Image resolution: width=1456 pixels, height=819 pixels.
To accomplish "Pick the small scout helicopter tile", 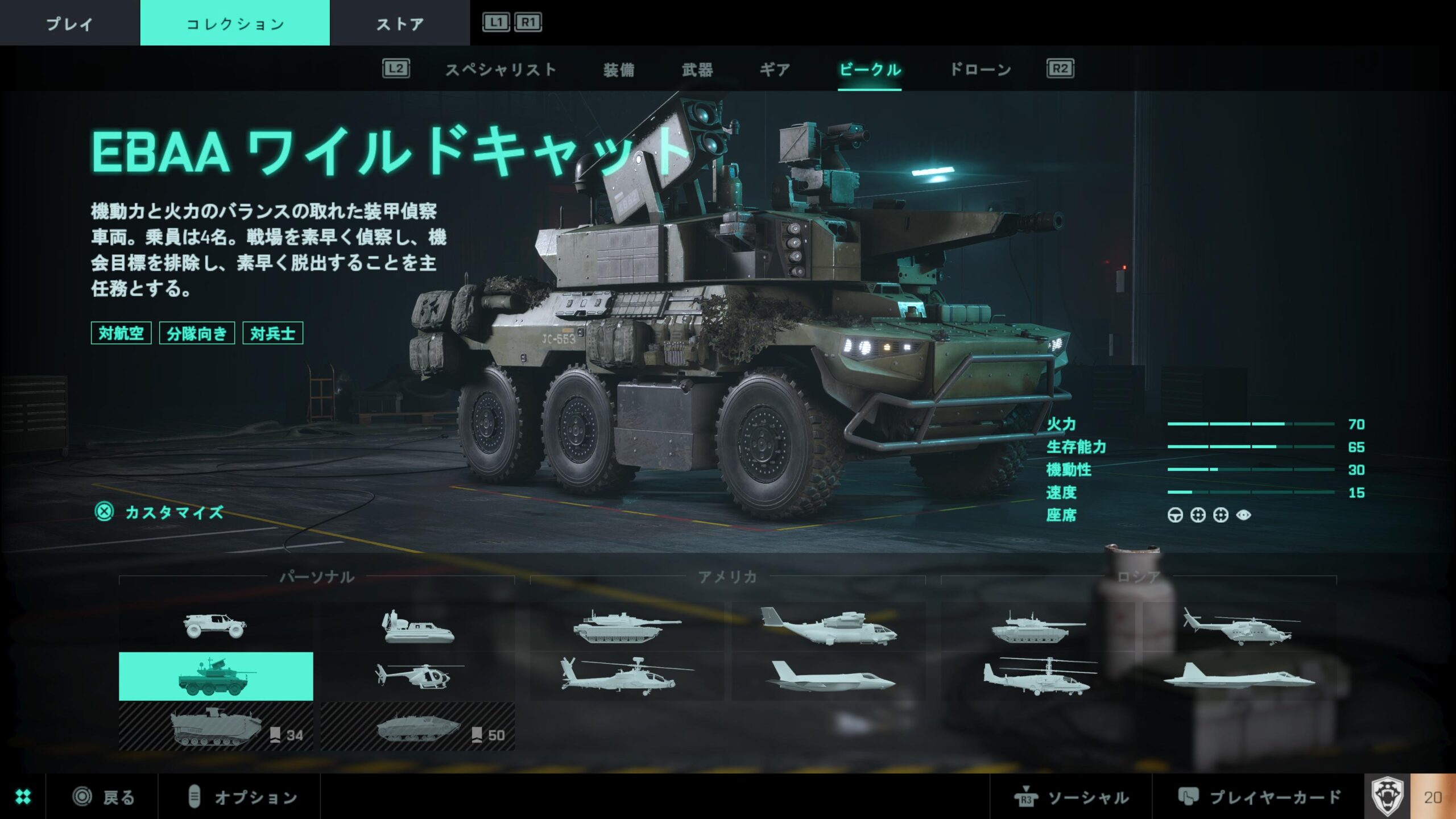I will coord(417,676).
